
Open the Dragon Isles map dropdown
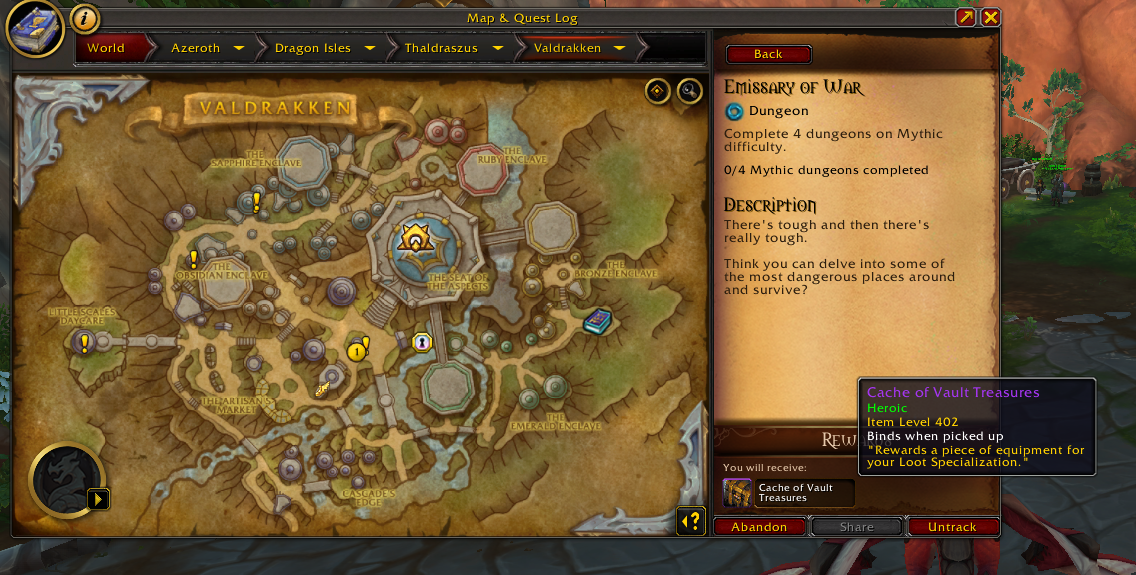pyautogui.click(x=370, y=48)
